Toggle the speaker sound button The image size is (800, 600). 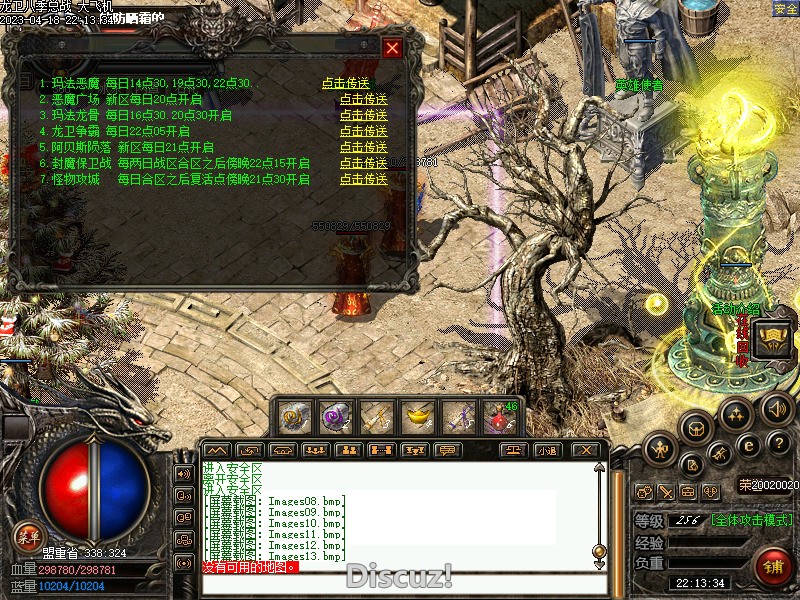pos(777,408)
